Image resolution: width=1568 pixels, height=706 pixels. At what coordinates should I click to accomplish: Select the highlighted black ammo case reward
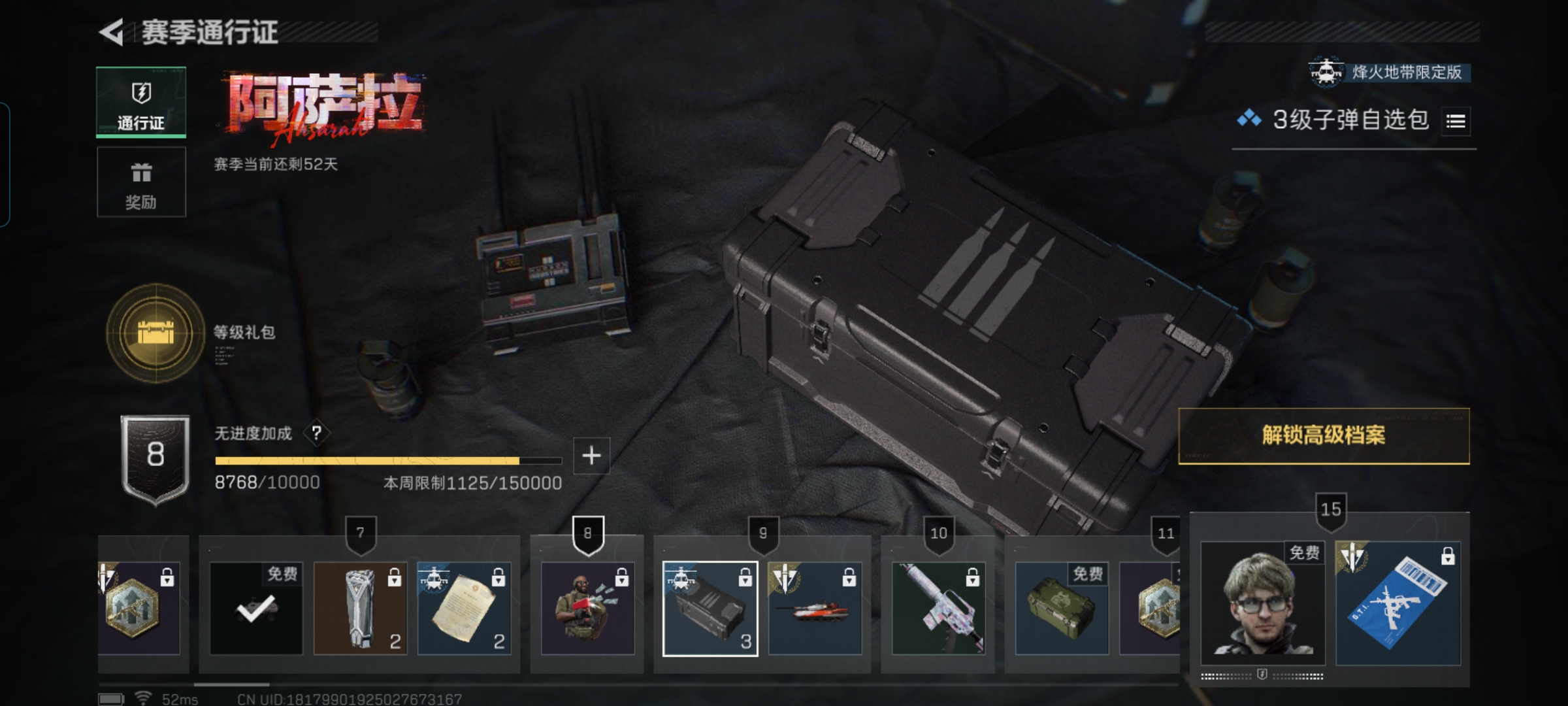(710, 609)
